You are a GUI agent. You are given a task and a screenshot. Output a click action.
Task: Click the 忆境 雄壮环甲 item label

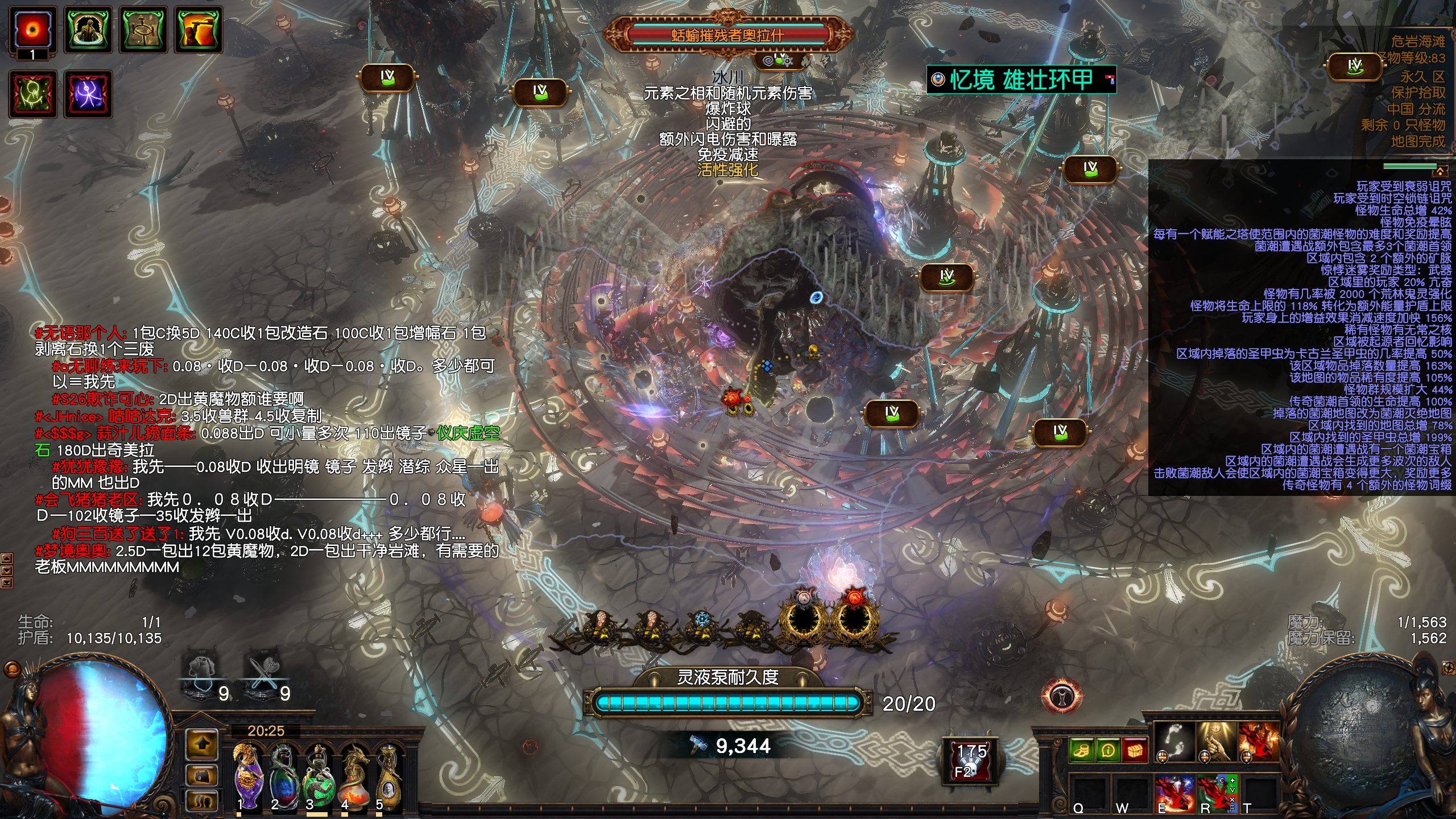(x=1021, y=80)
